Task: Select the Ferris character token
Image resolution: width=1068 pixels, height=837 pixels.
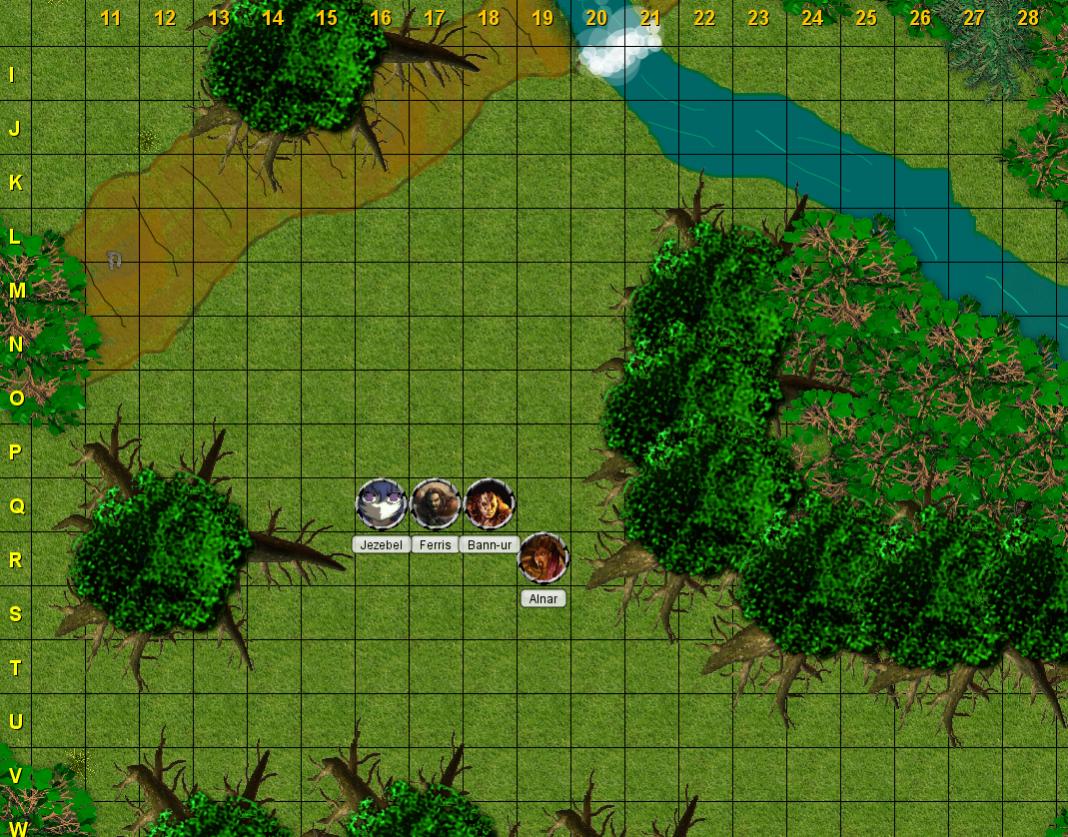Action: tap(435, 504)
